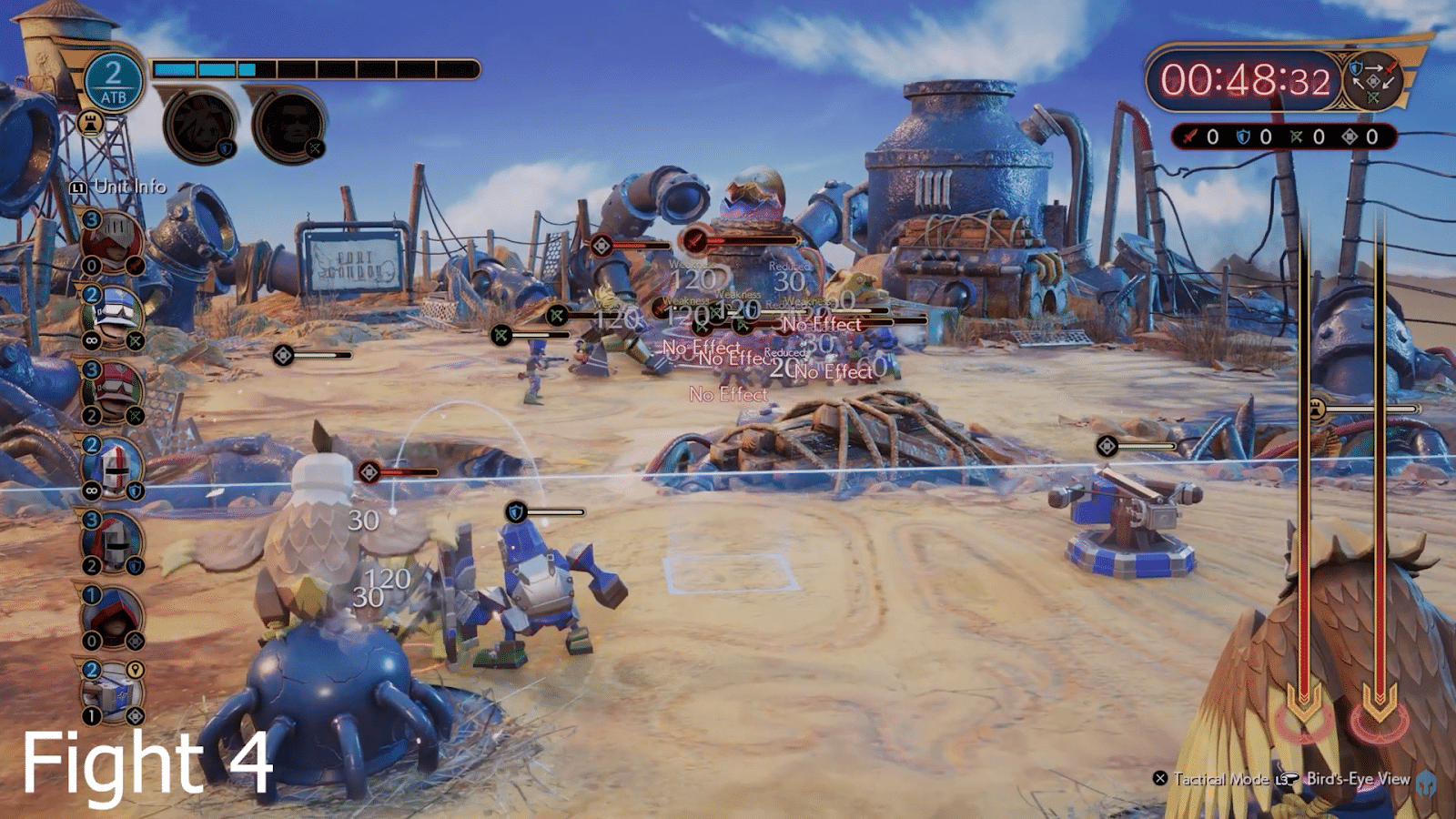This screenshot has width=1456, height=819.
Task: Select the grey bucket-helm defender costing 3
Action: pyautogui.click(x=113, y=542)
